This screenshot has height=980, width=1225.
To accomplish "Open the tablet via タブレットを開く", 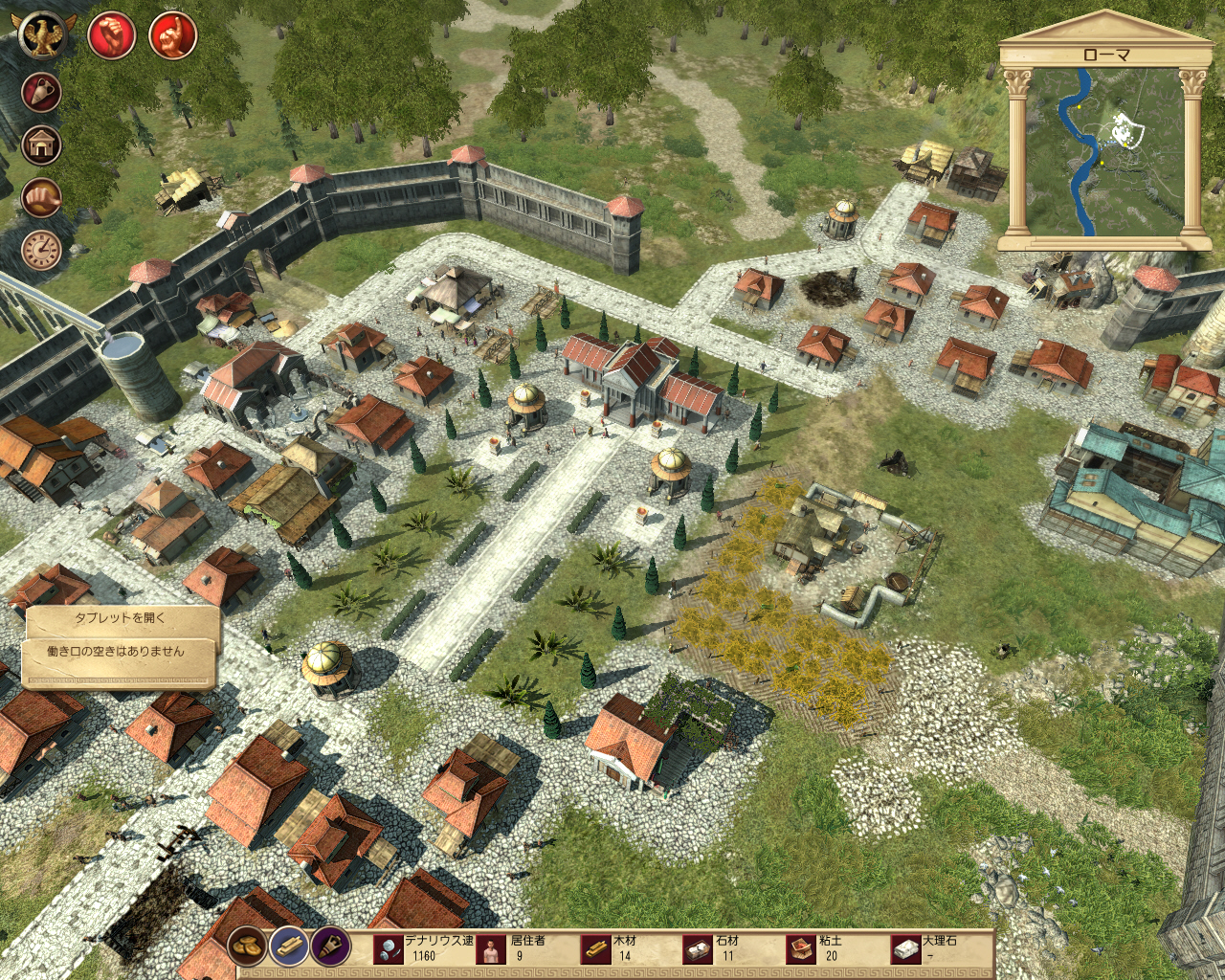I will coord(121,618).
